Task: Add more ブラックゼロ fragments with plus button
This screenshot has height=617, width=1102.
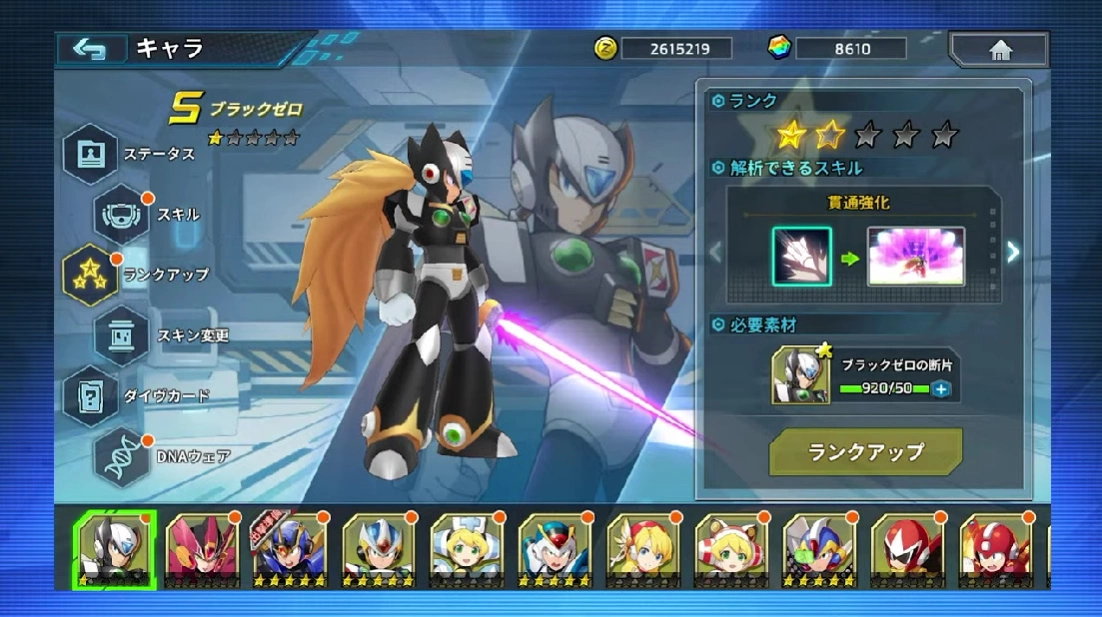Action: (x=941, y=389)
